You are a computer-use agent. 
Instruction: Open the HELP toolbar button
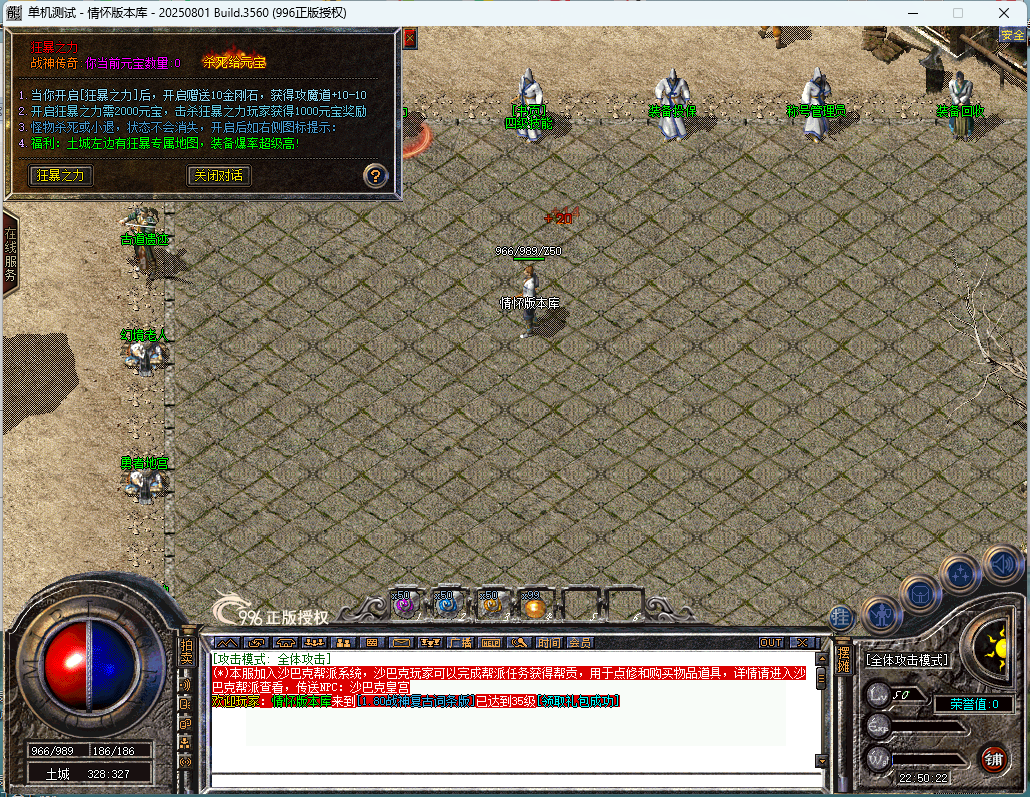(490, 642)
